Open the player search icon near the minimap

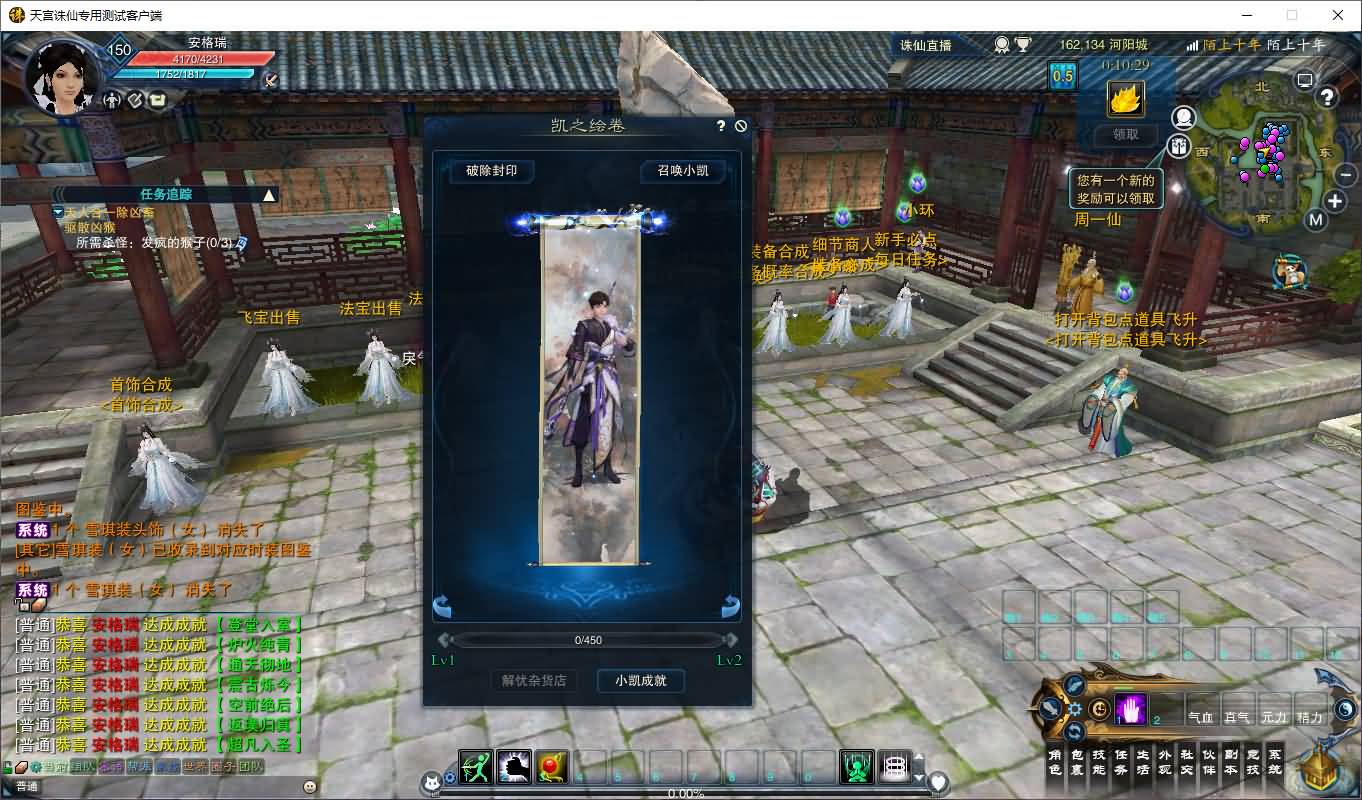(x=1182, y=117)
